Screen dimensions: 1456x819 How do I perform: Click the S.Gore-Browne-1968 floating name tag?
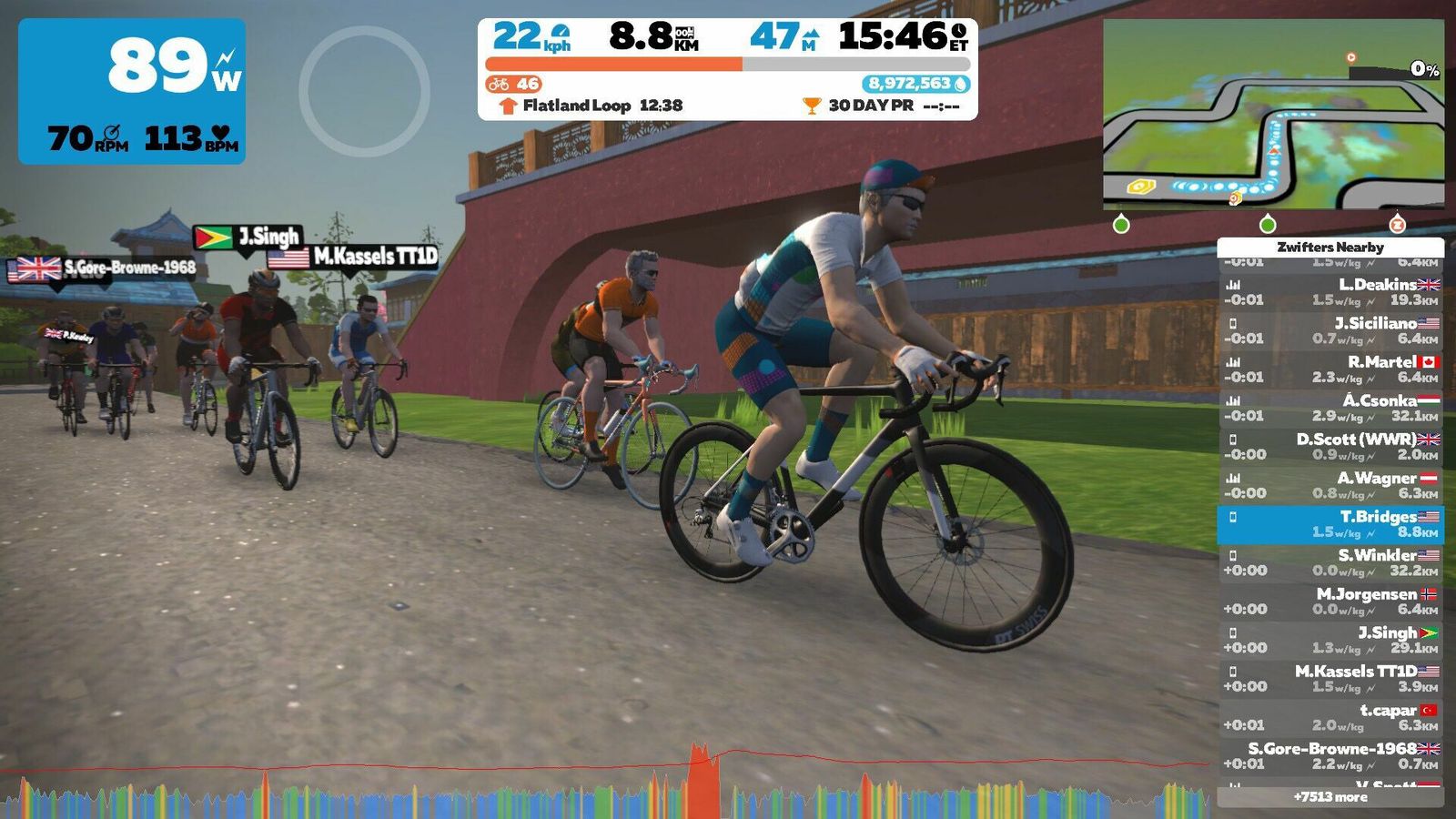pyautogui.click(x=103, y=268)
